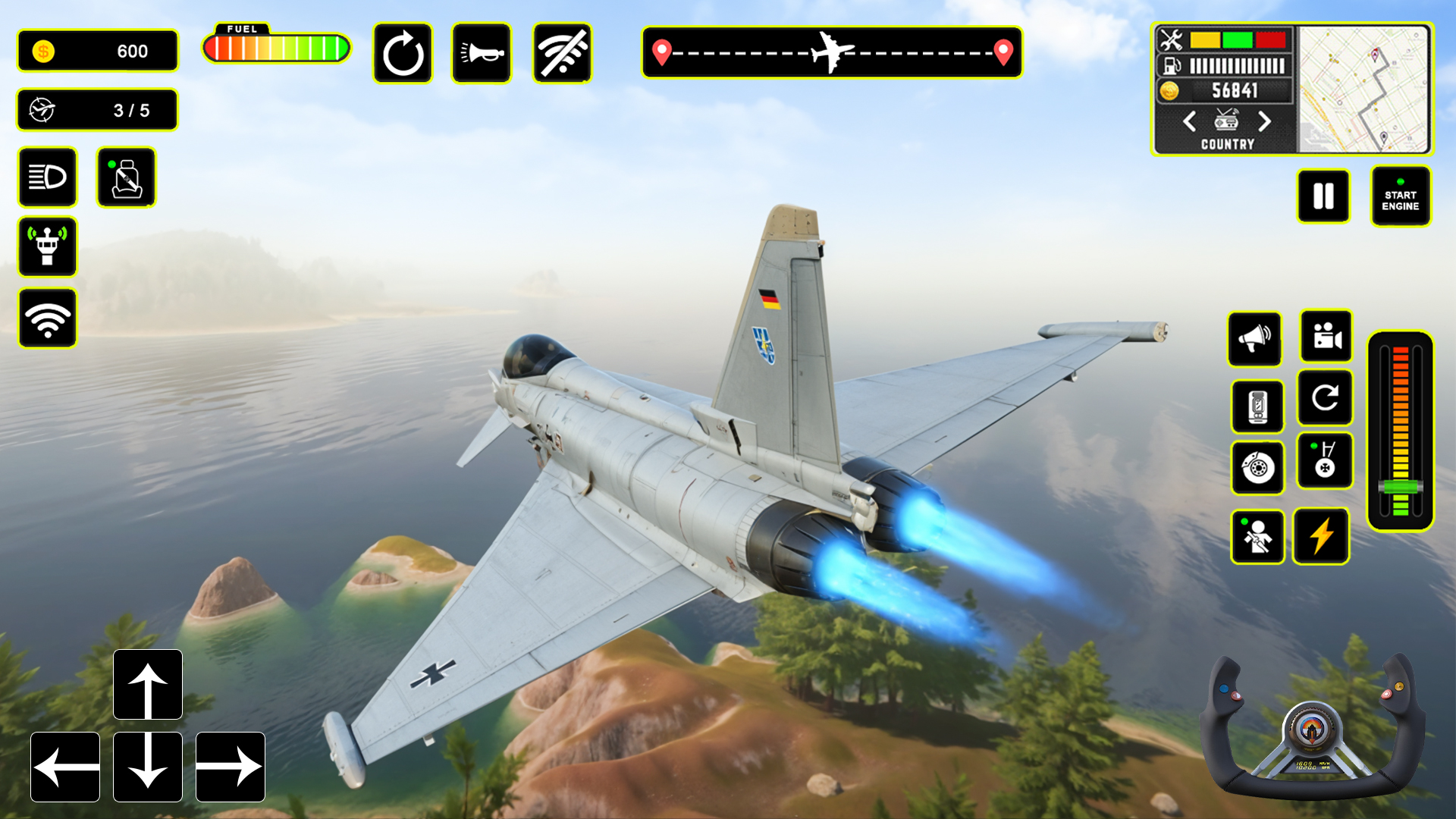
Task: Toggle the seatbelt sign
Action: coord(126,177)
